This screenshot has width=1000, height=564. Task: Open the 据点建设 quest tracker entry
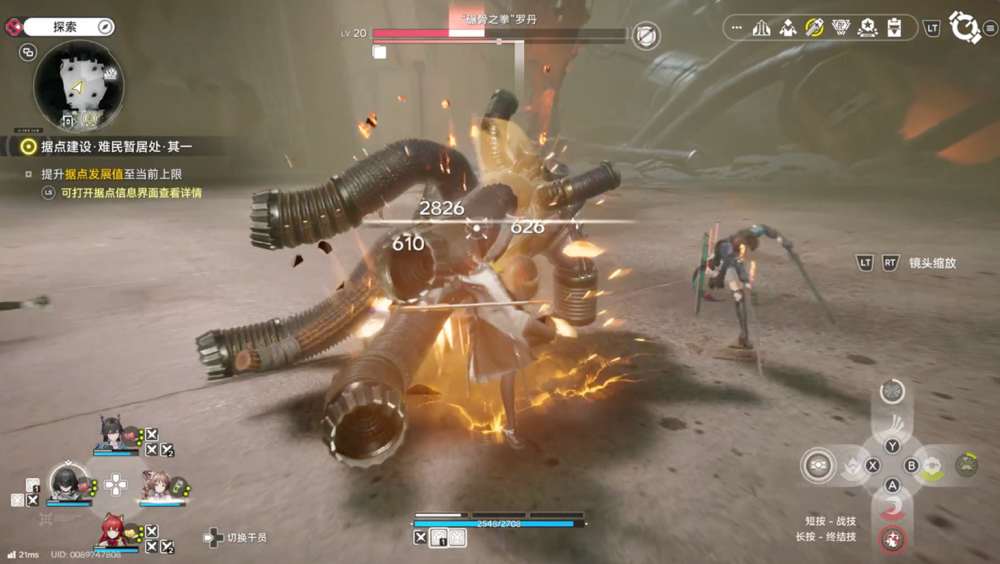(117, 147)
